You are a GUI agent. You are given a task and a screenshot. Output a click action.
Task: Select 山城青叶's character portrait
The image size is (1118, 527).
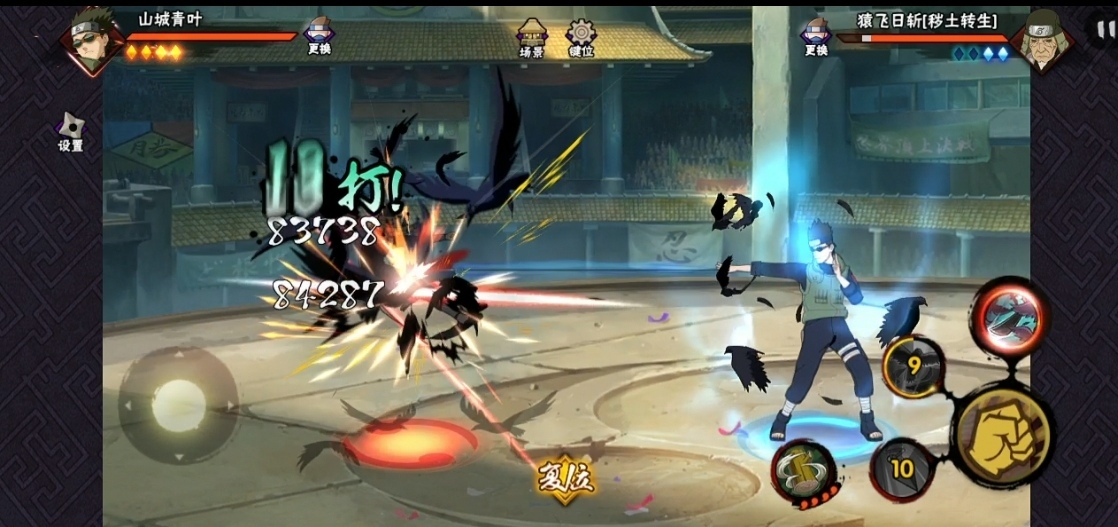click(x=92, y=40)
